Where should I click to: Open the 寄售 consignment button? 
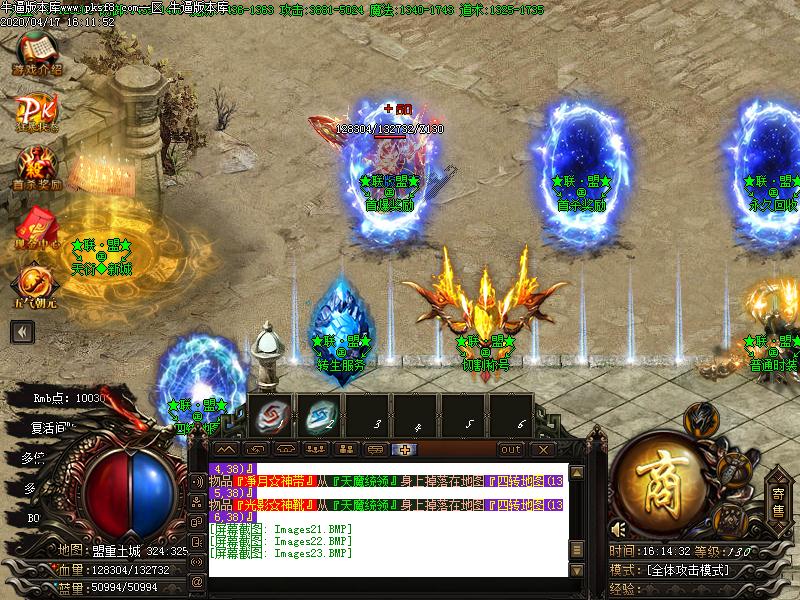778,497
